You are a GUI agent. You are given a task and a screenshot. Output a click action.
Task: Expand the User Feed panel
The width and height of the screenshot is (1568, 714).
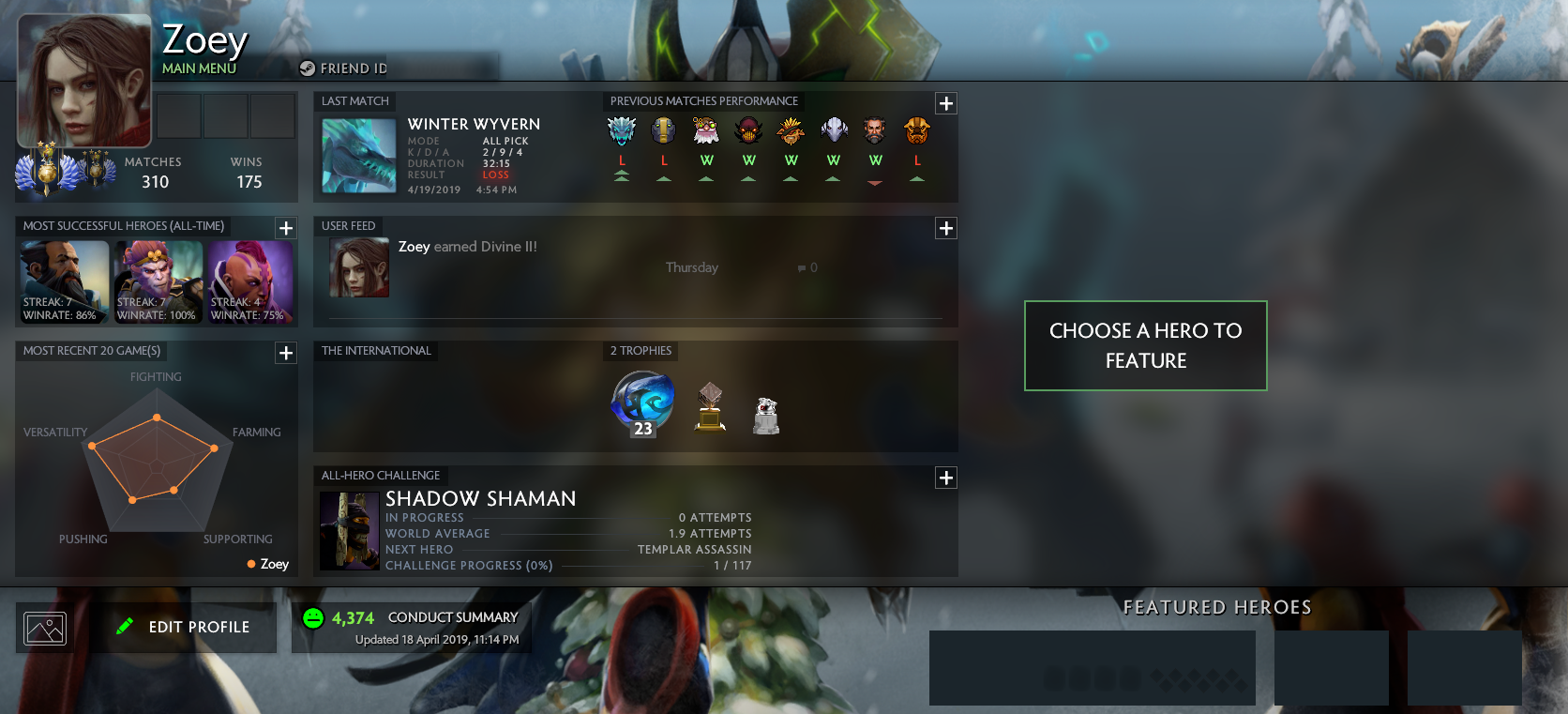945,228
